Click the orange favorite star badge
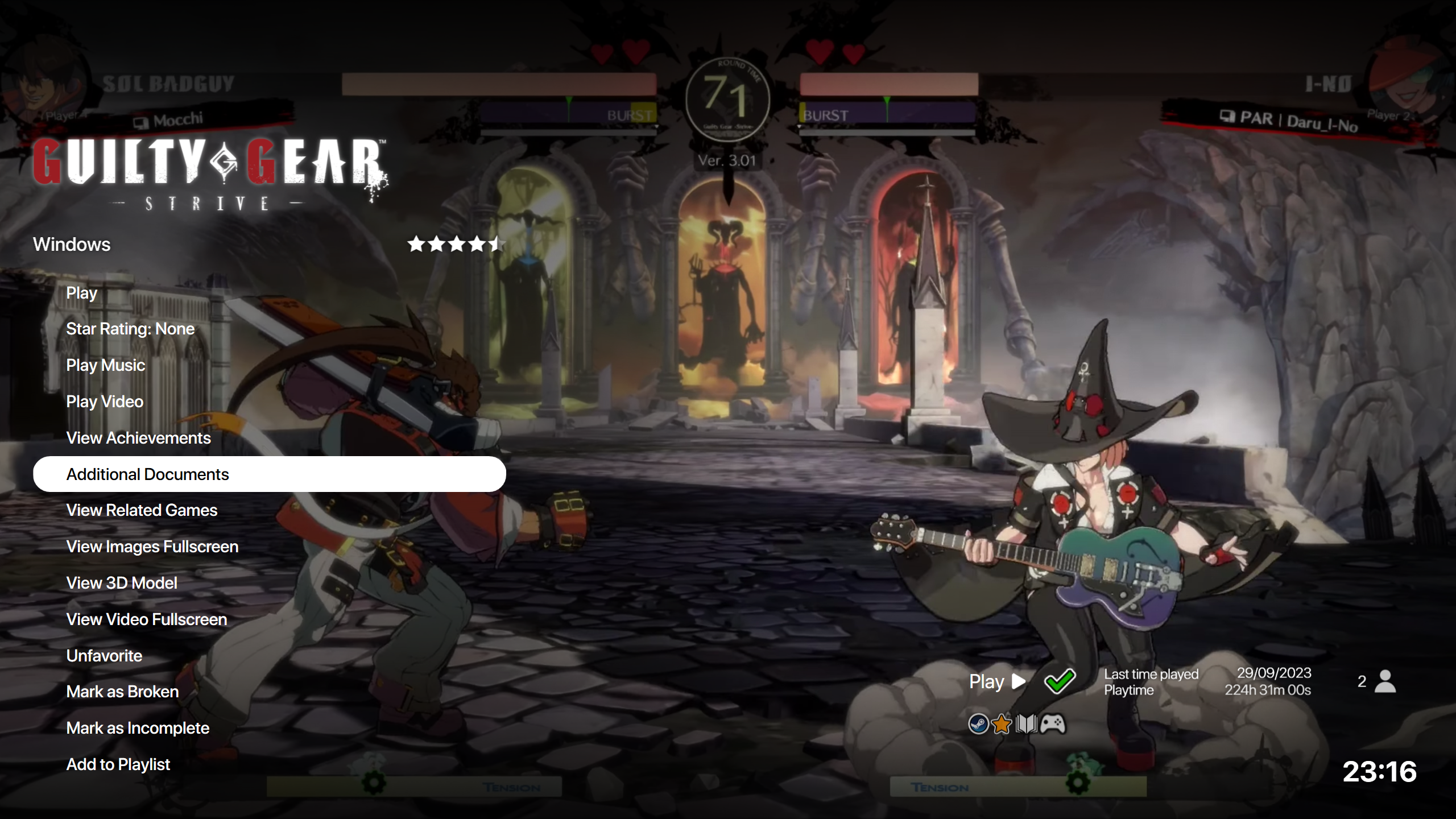1456x819 pixels. click(1002, 724)
